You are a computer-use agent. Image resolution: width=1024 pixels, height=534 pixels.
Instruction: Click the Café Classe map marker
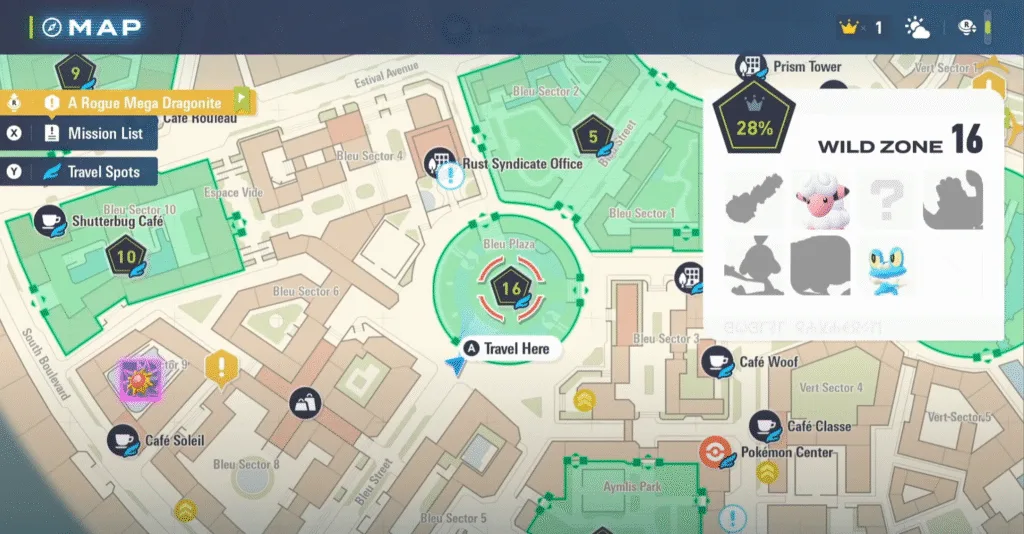[766, 426]
